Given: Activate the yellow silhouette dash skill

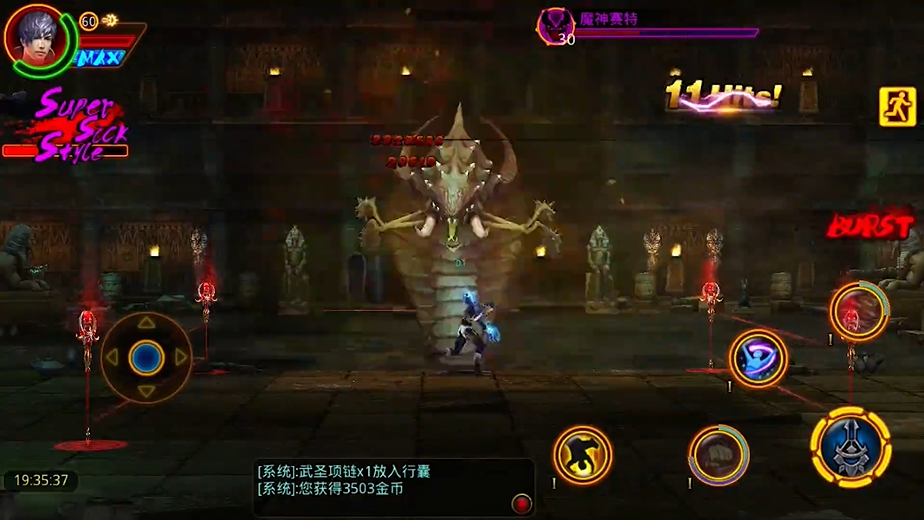Looking at the screenshot, I should 582,456.
